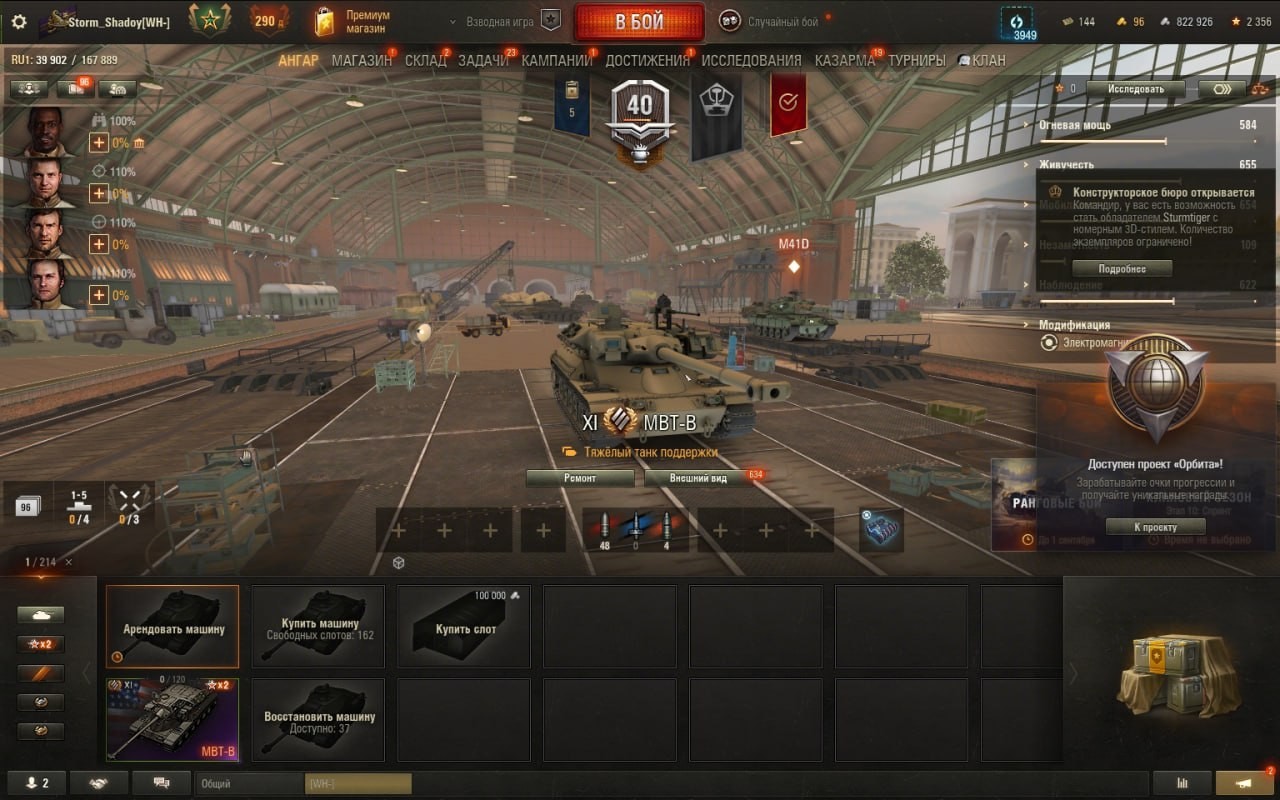Go to the ЗАДАЧИ tab
This screenshot has height=800, width=1280.
click(x=483, y=60)
